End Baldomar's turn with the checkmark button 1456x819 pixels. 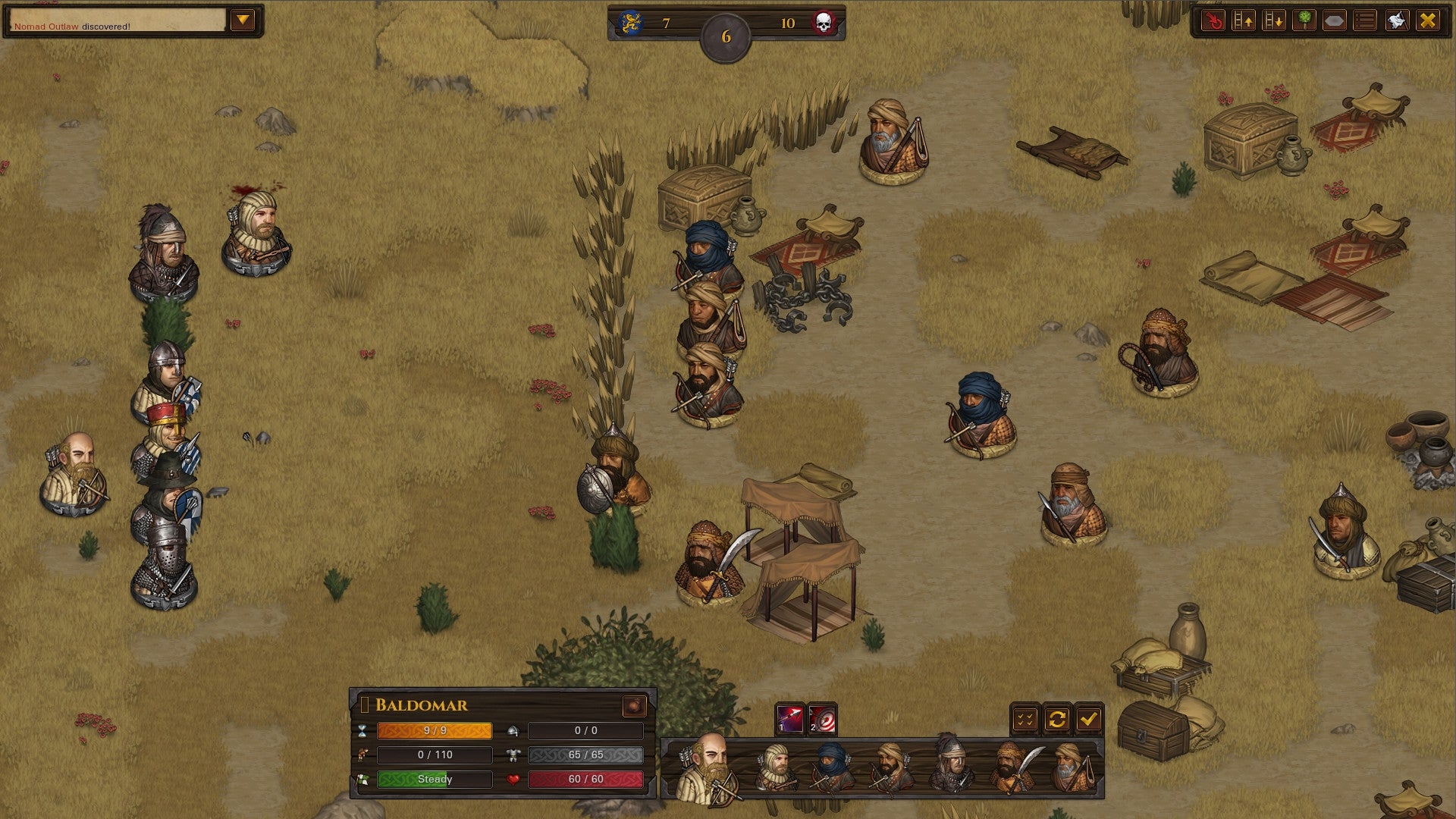pyautogui.click(x=1089, y=718)
